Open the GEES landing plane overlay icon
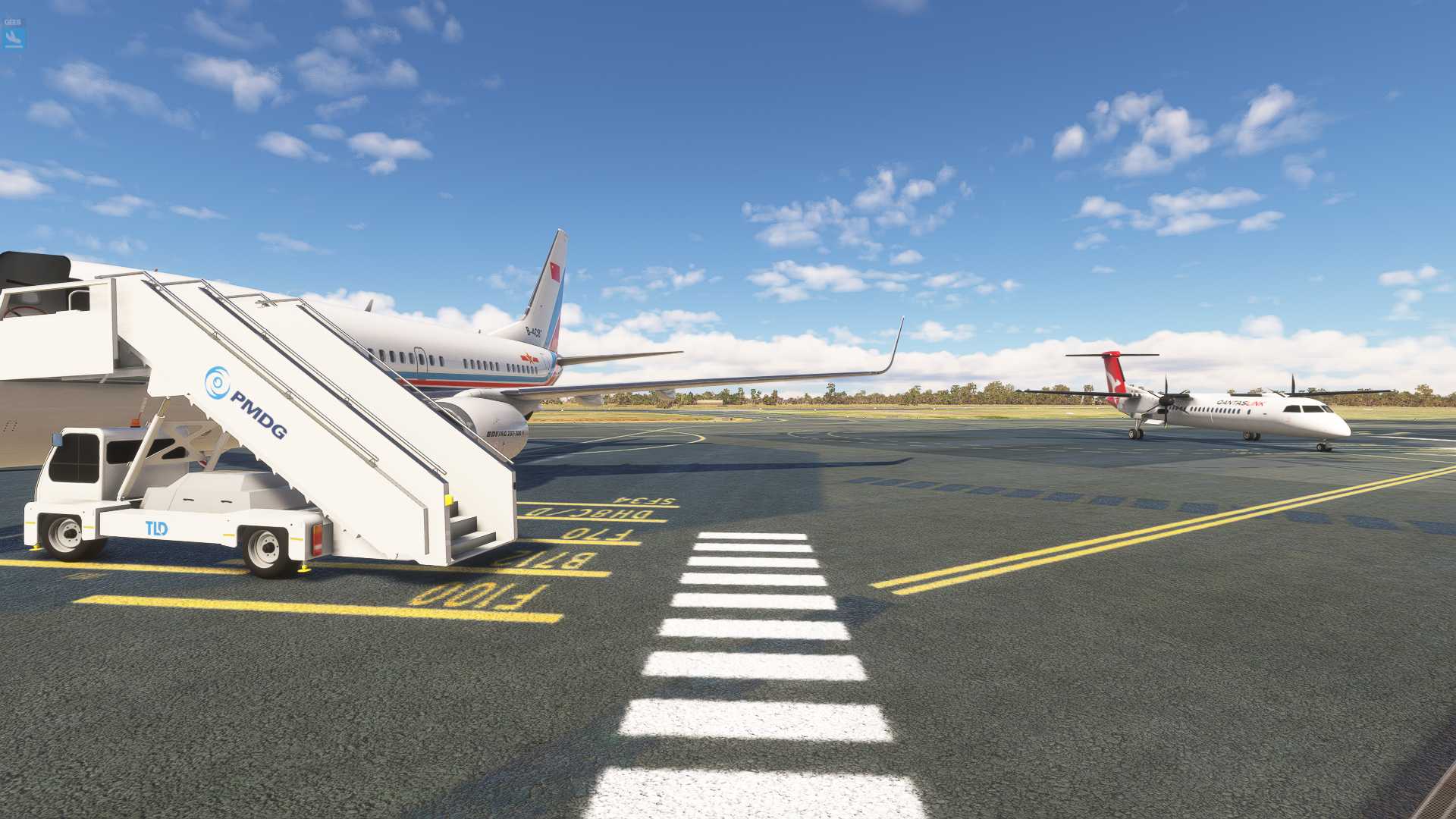 (x=13, y=35)
